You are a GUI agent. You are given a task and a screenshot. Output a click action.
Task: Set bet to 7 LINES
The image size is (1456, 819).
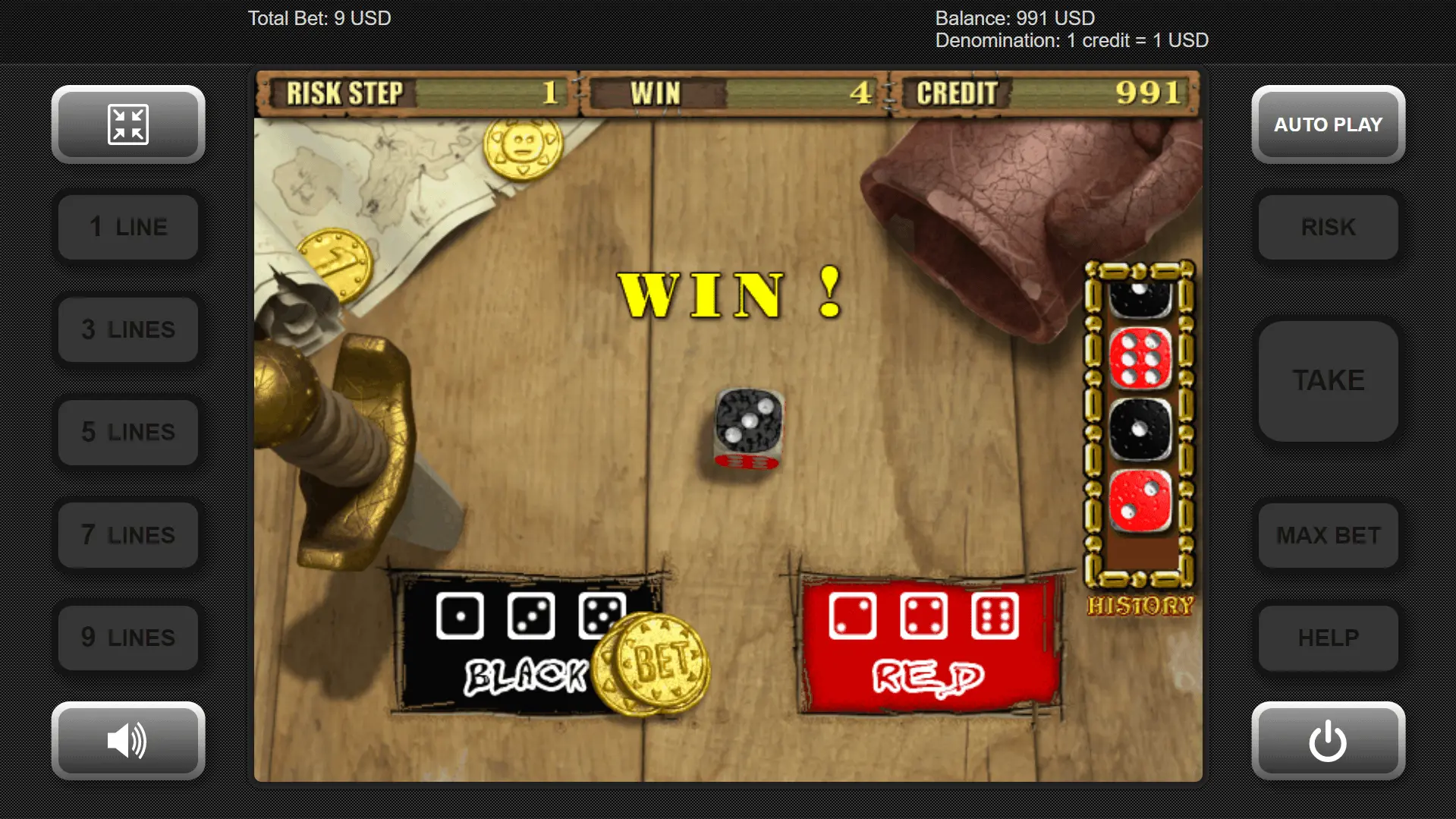(x=128, y=535)
